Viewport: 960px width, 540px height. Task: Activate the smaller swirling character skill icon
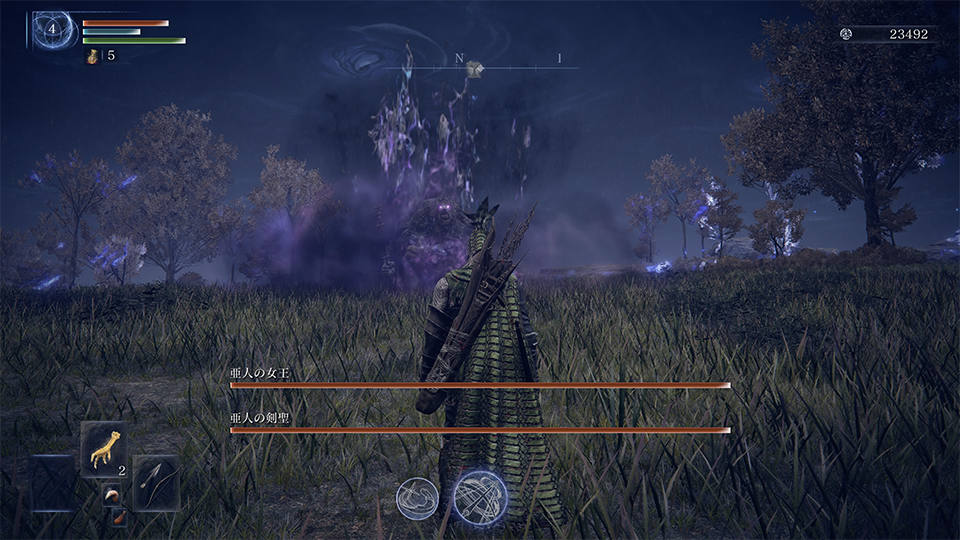[417, 499]
